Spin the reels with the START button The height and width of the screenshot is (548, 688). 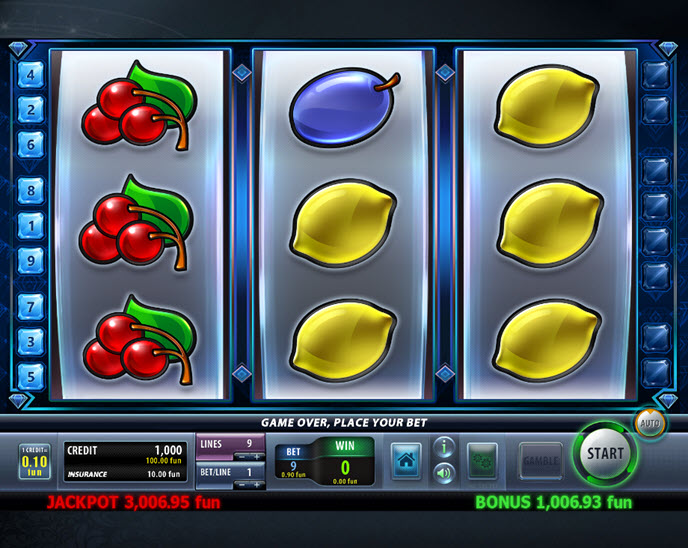(x=604, y=453)
